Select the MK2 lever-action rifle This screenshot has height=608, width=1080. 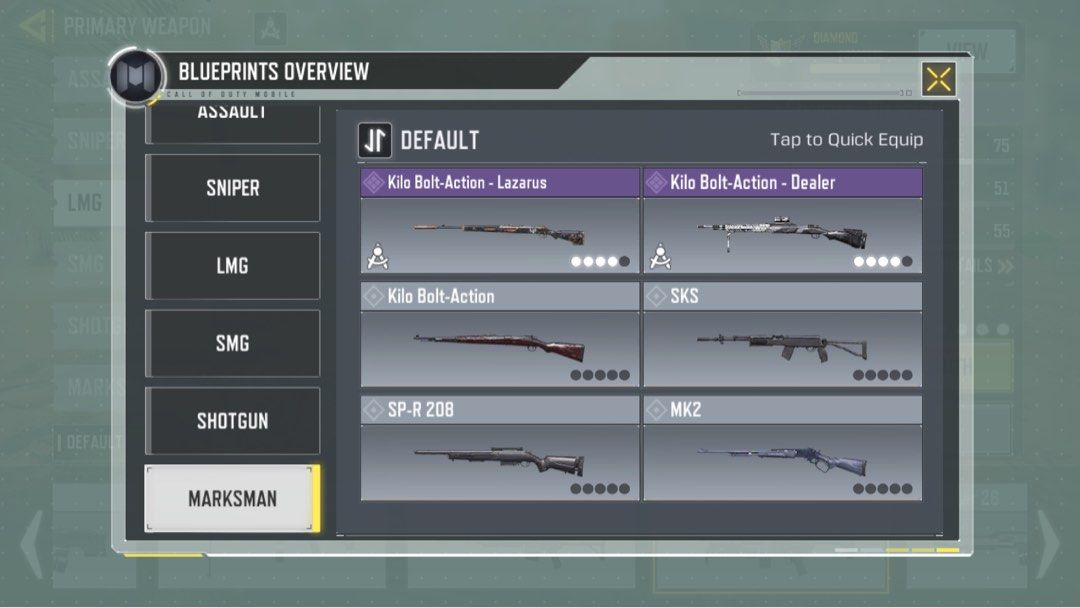pyautogui.click(x=782, y=449)
